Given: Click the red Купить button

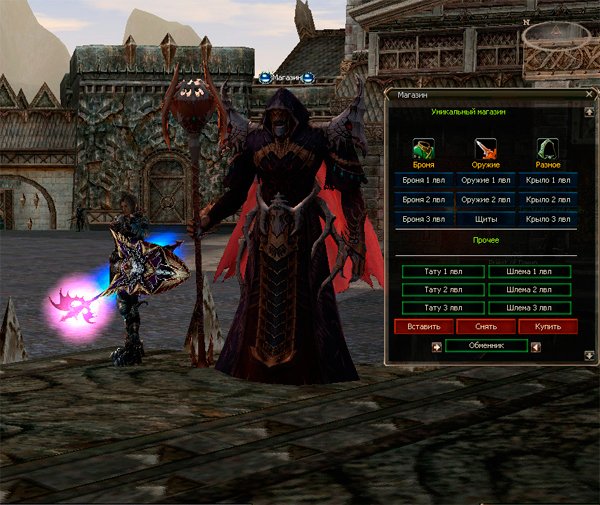Looking at the screenshot, I should 548,326.
